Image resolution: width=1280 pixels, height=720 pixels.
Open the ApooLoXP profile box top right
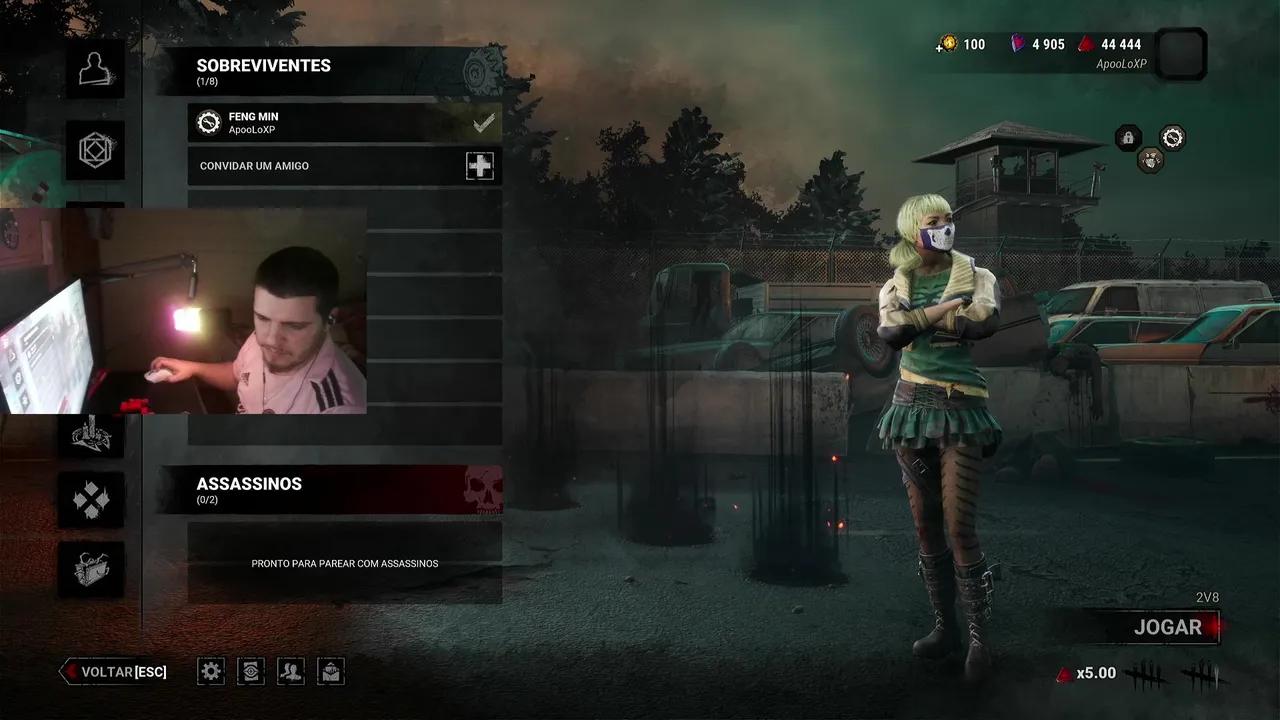[x=1180, y=55]
